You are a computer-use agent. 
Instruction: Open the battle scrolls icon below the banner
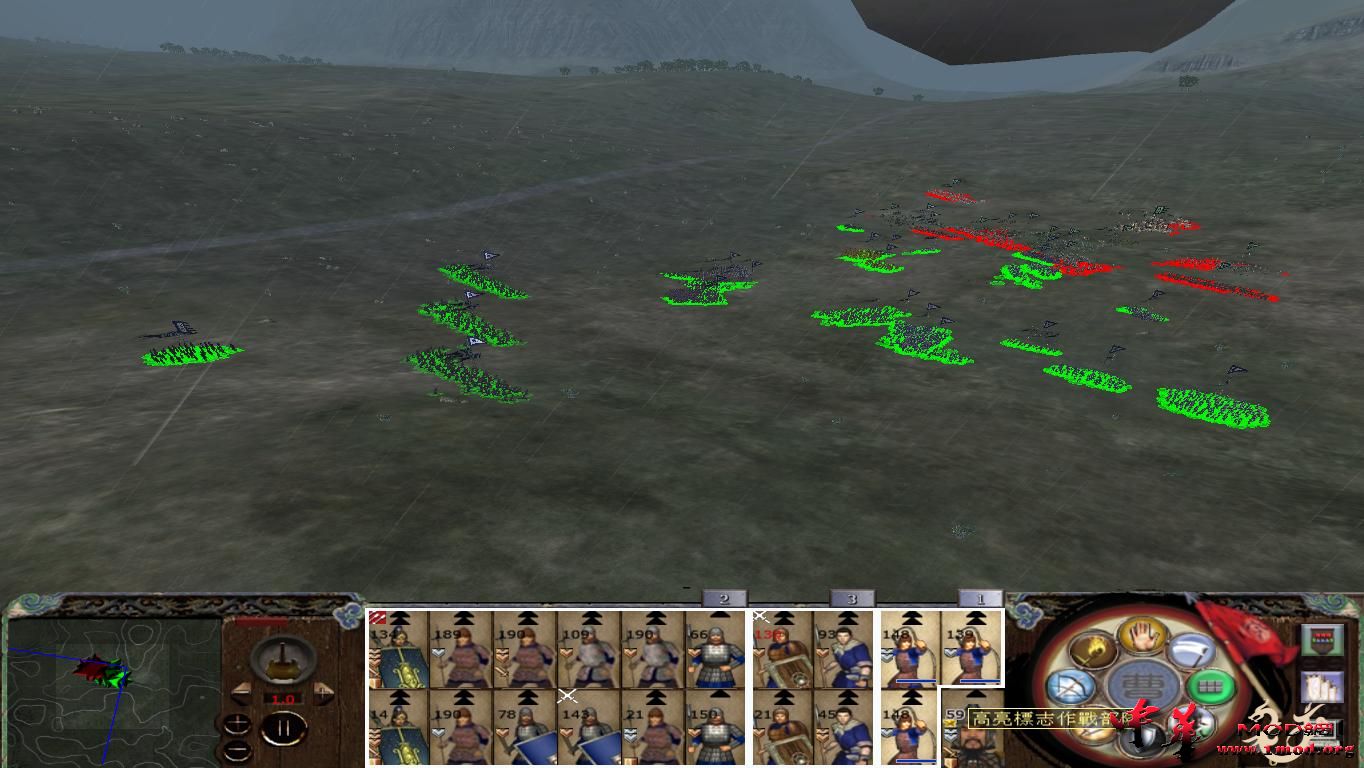click(1320, 686)
